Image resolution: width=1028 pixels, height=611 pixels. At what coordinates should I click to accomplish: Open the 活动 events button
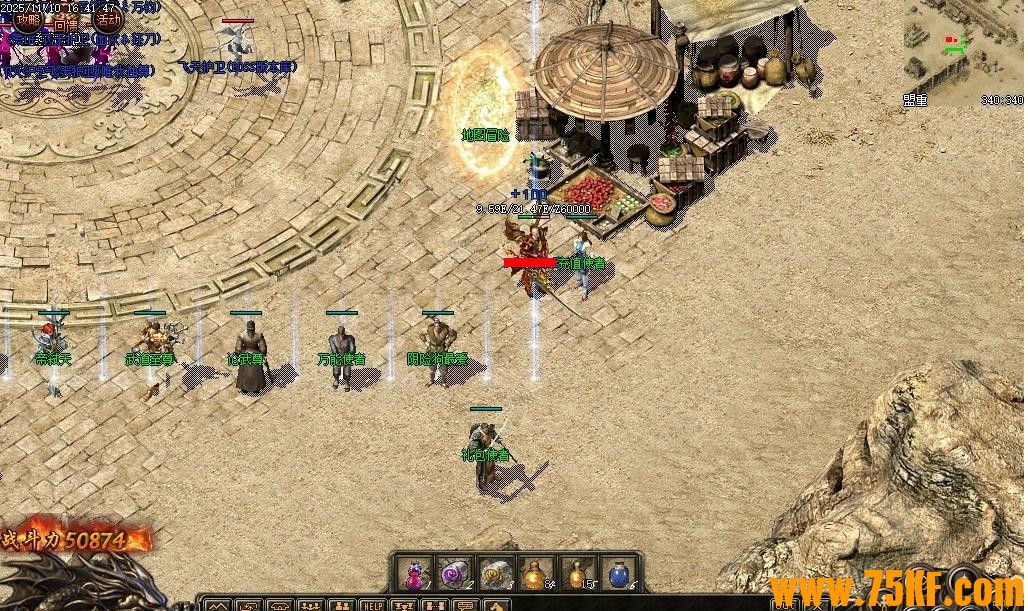click(x=108, y=19)
